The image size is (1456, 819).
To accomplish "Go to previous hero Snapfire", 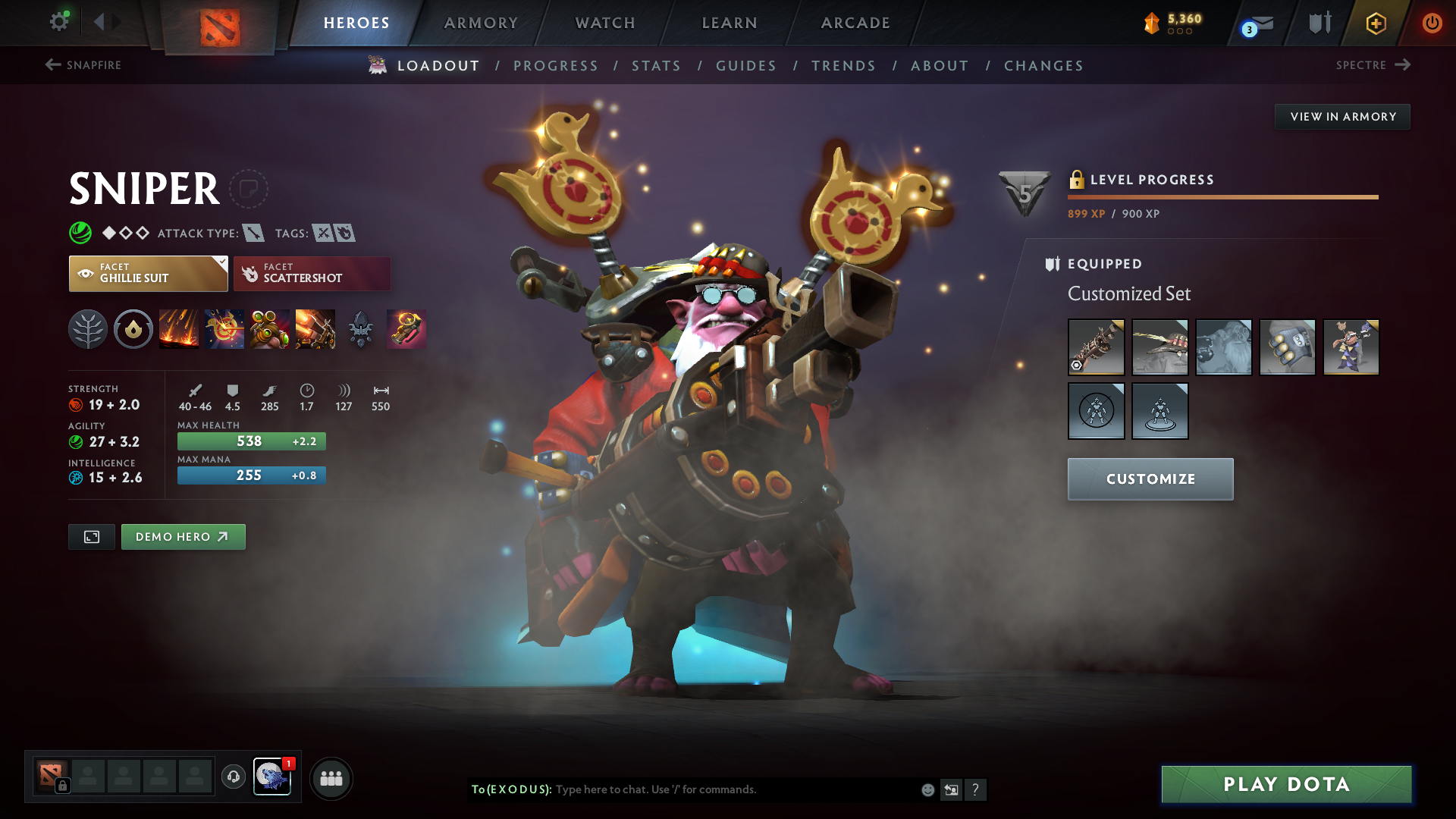I will 83,65.
